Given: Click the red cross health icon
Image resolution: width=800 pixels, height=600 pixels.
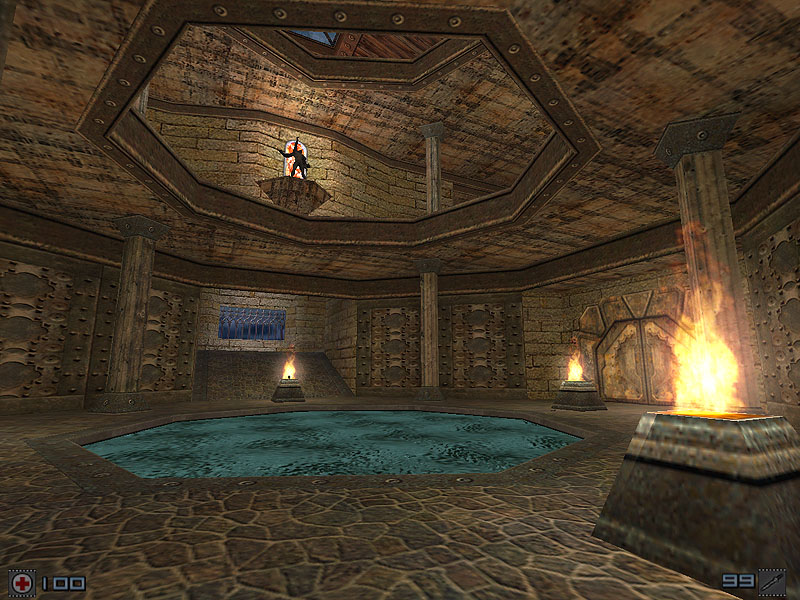Looking at the screenshot, I should (21, 583).
